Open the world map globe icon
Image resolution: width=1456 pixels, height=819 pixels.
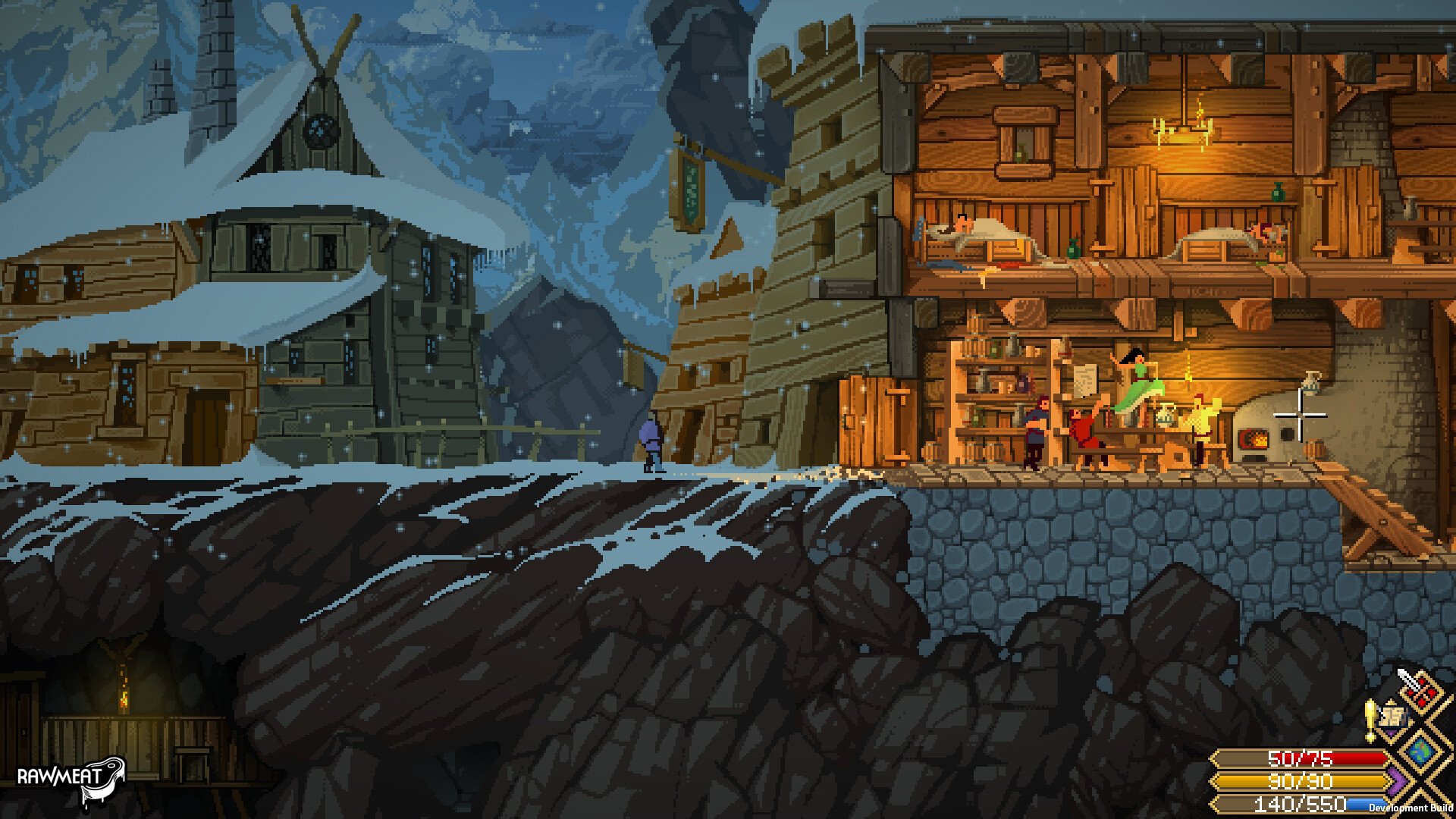pyautogui.click(x=1421, y=751)
